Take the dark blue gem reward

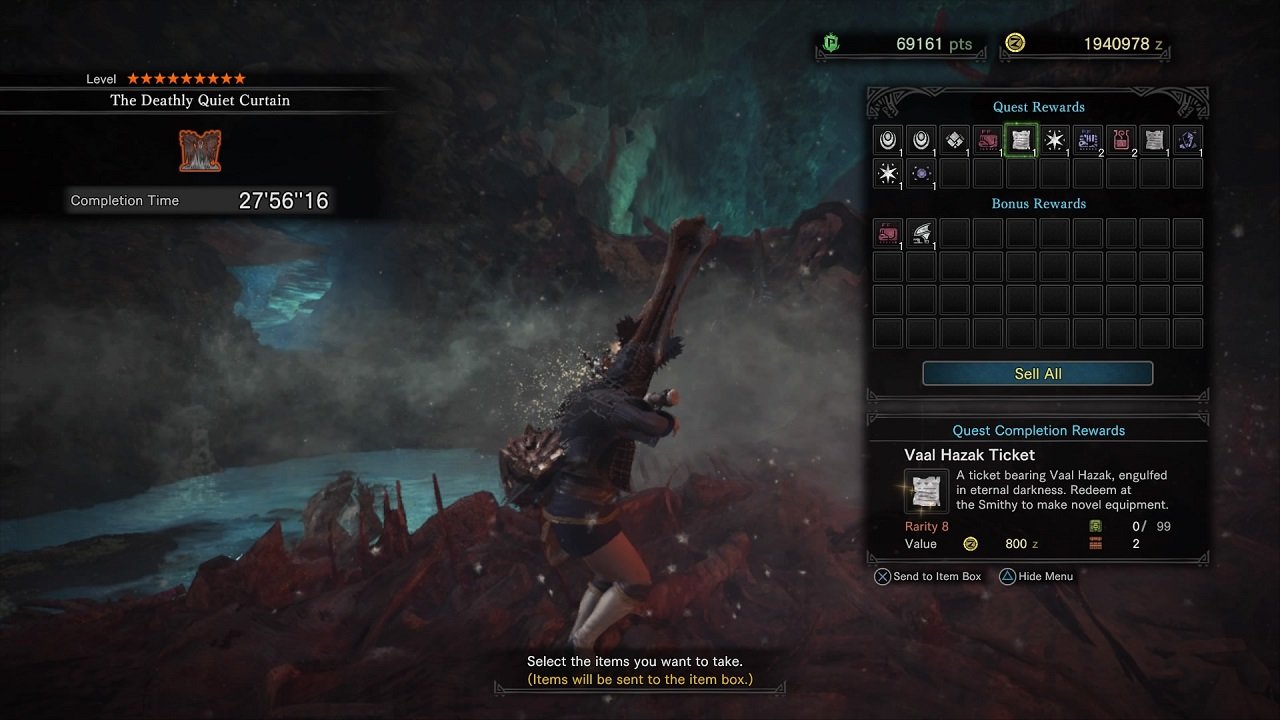coord(1188,141)
